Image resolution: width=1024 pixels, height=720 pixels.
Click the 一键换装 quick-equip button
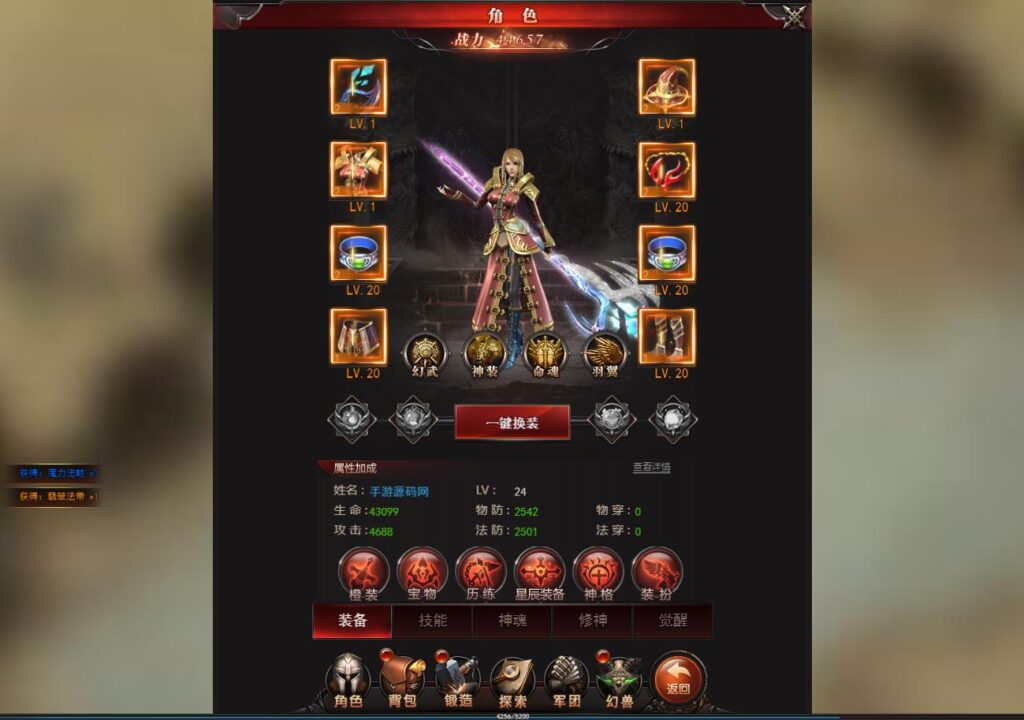512,422
